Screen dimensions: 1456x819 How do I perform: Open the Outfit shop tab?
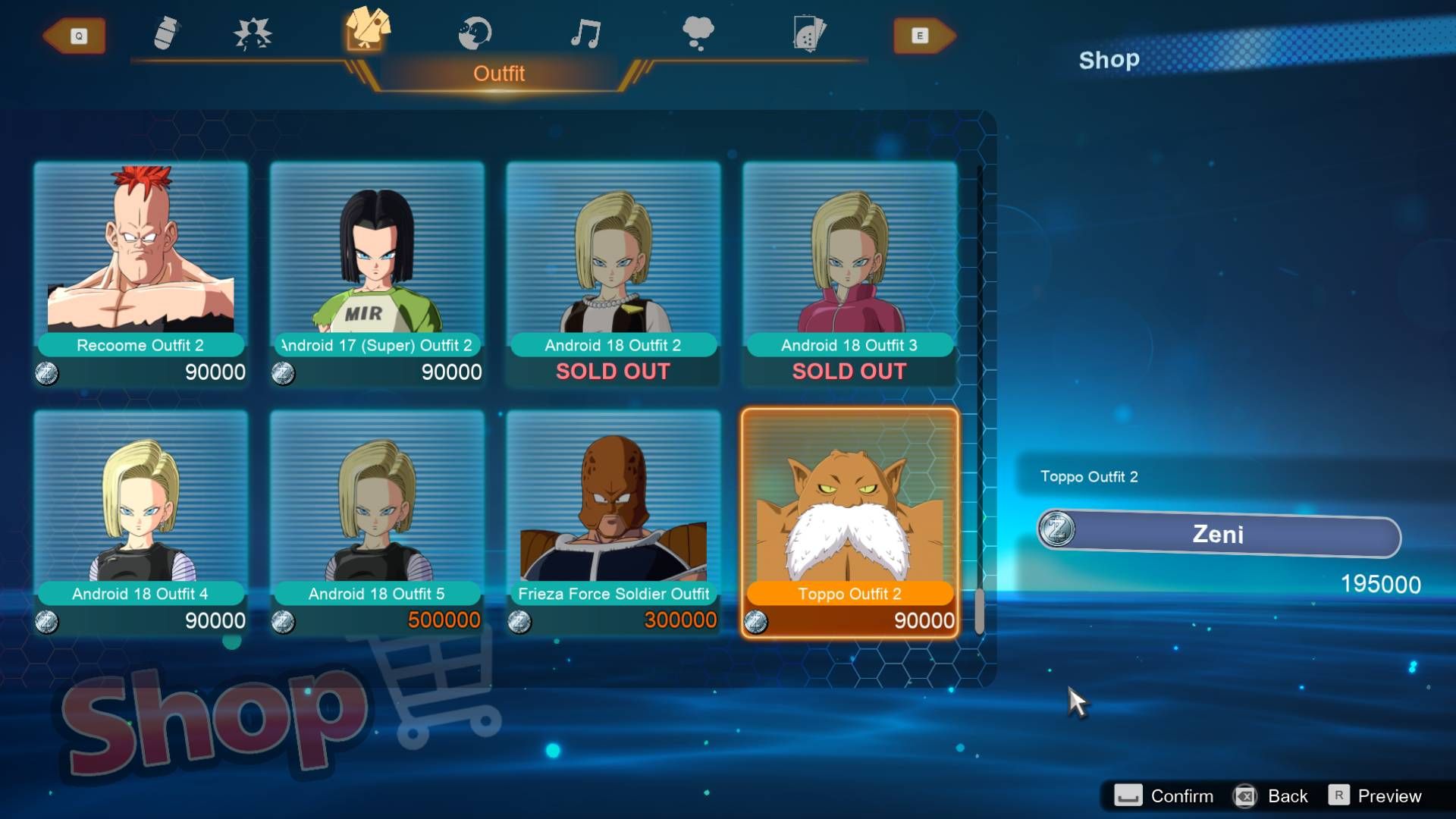pos(368,30)
